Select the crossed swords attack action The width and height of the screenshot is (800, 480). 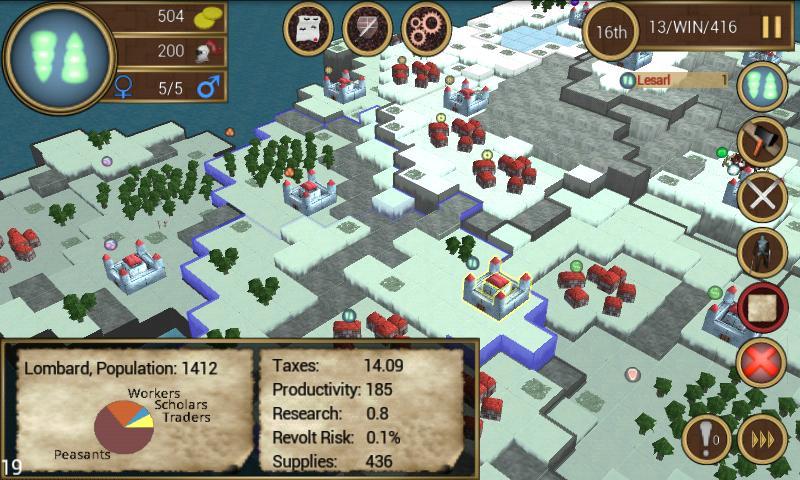[762, 196]
